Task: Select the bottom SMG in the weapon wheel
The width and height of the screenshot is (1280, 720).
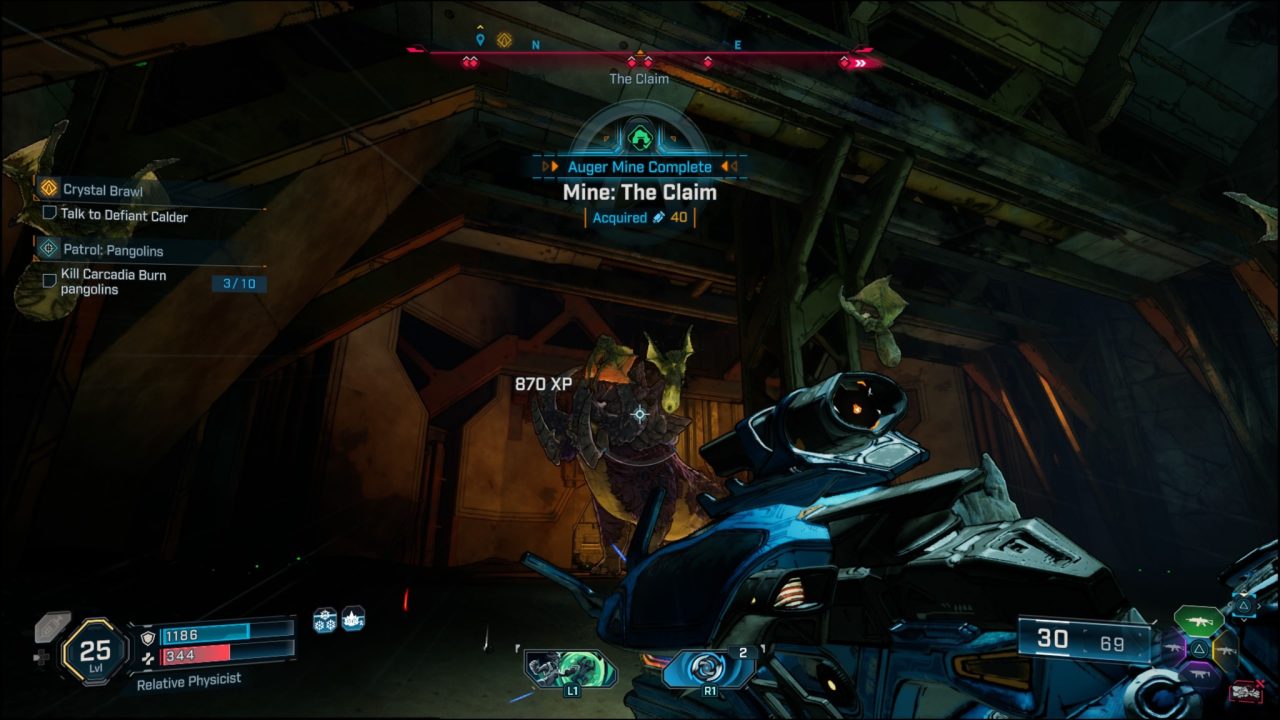Action: pos(1200,673)
